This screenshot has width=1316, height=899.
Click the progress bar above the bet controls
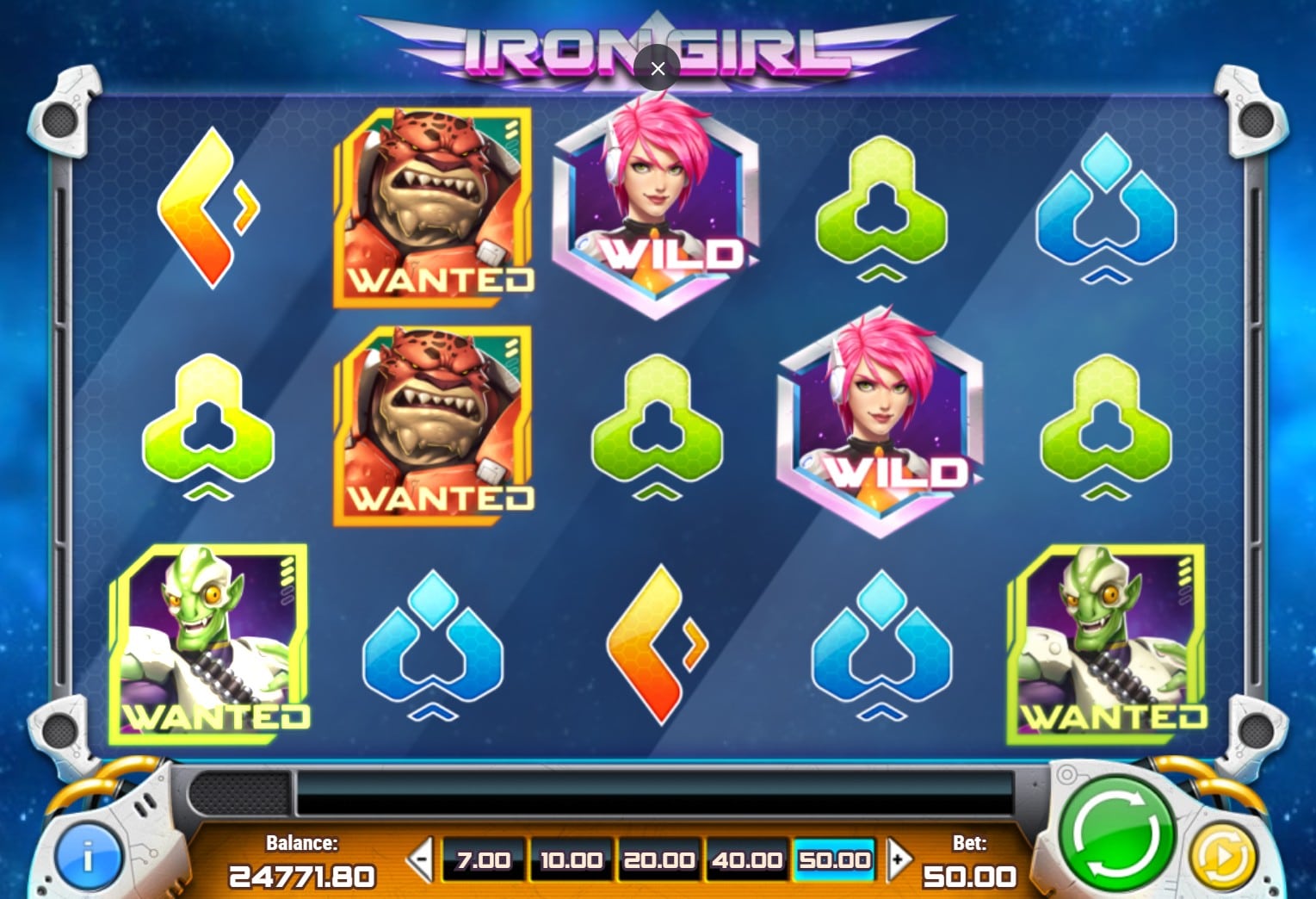pyautogui.click(x=658, y=794)
